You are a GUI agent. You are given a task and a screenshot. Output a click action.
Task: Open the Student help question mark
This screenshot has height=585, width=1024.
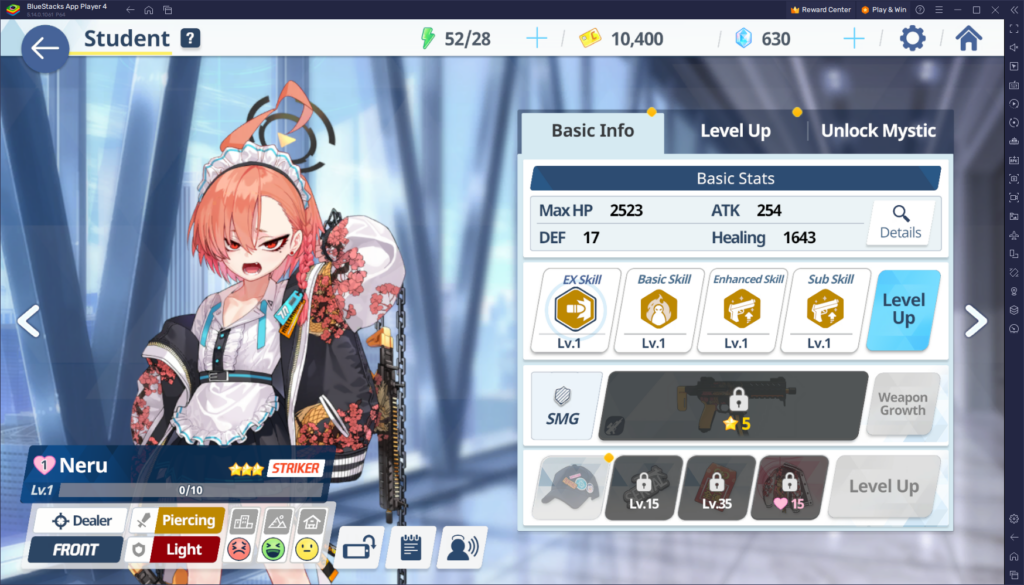click(x=190, y=39)
